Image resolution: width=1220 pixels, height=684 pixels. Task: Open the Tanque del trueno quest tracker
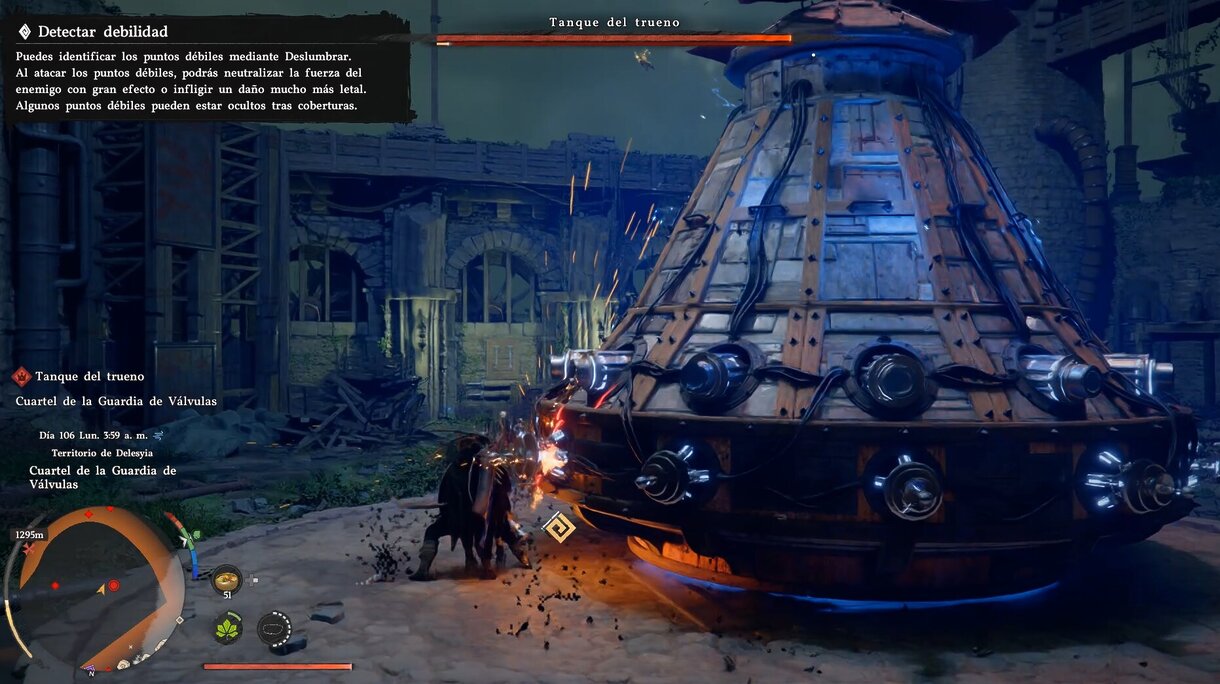pos(89,377)
